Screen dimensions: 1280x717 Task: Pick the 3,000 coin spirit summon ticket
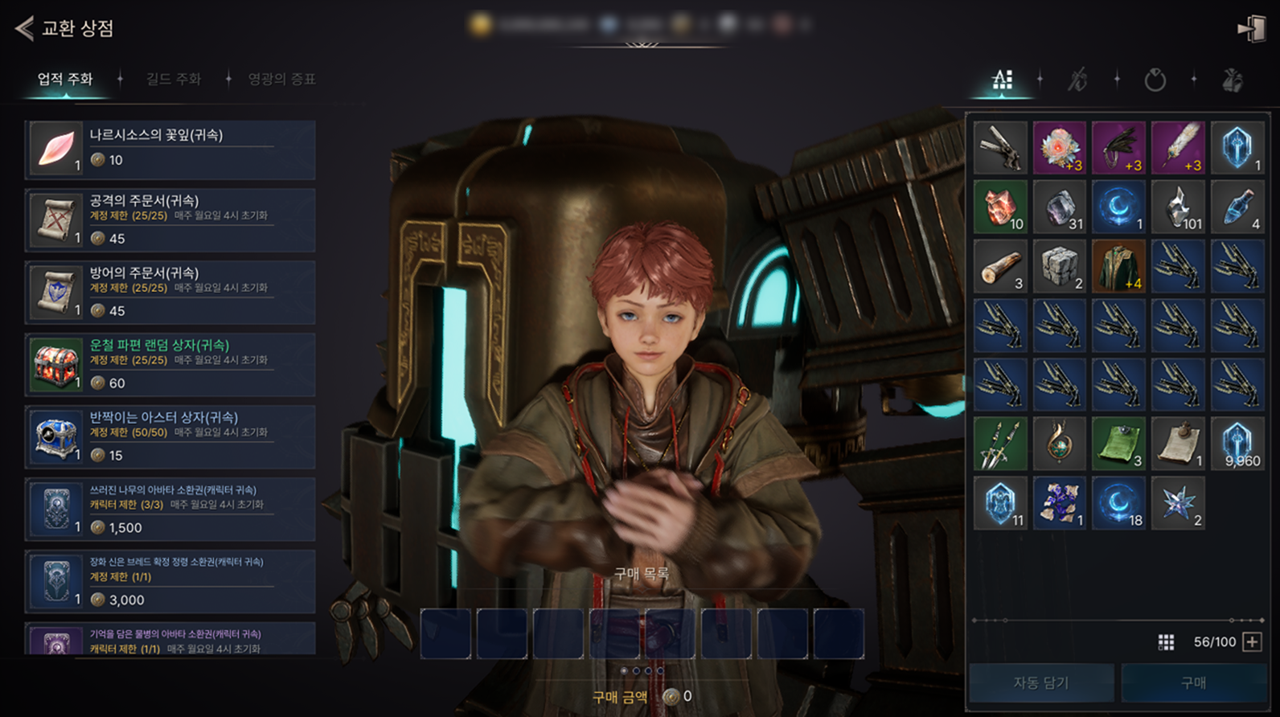(x=170, y=578)
